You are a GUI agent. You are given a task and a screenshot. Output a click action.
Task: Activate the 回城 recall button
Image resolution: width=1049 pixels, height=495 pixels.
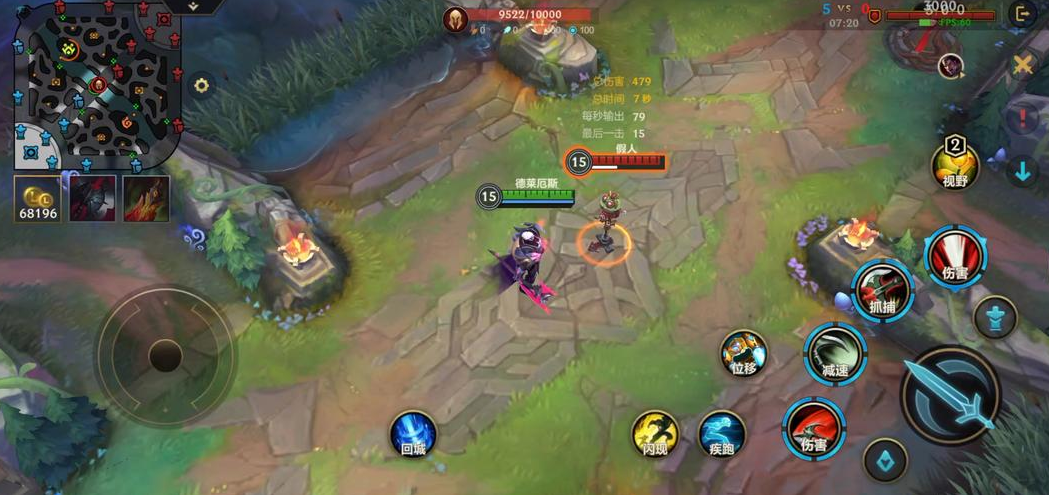[x=413, y=434]
